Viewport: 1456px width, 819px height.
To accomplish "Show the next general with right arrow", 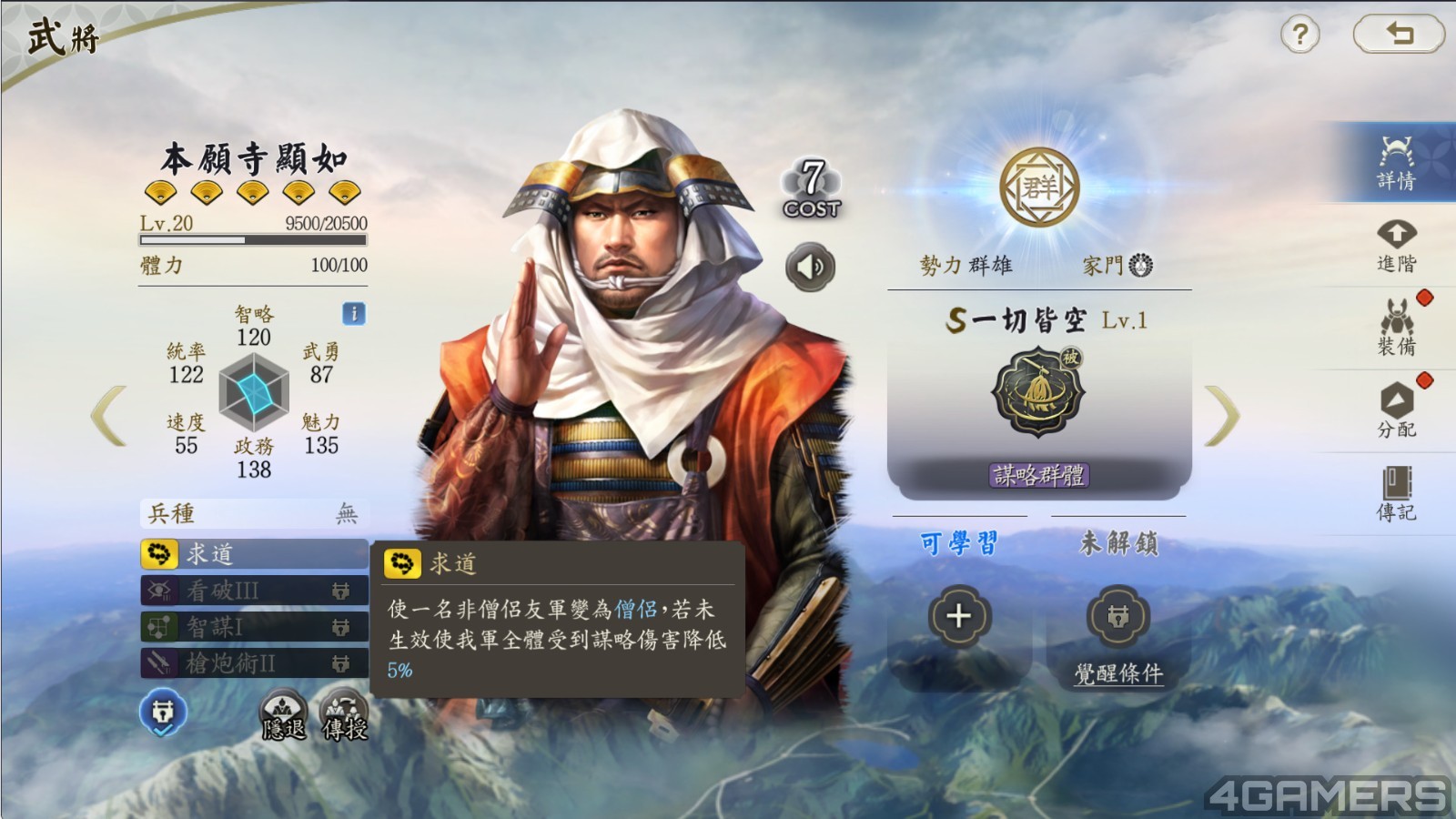I will click(1221, 417).
